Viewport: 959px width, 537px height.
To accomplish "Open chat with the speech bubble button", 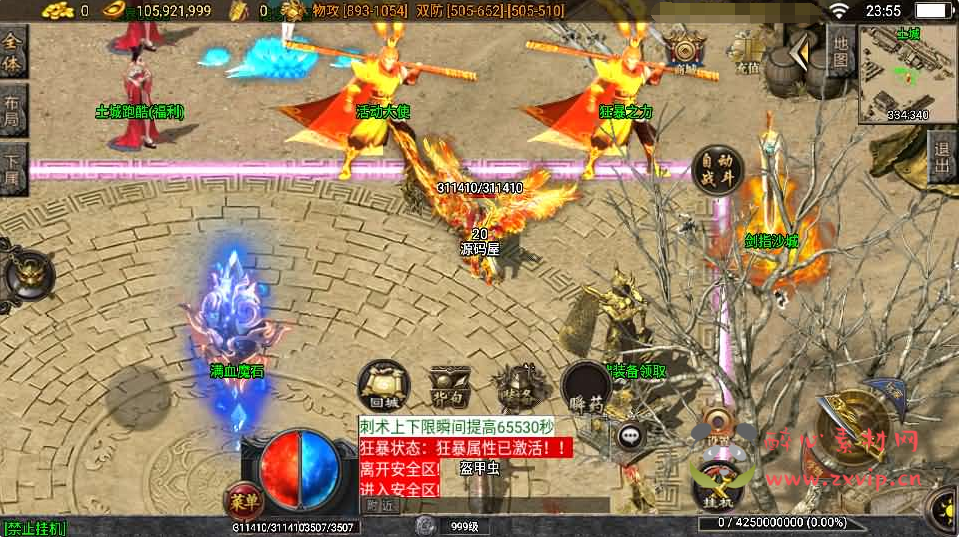I will 630,435.
